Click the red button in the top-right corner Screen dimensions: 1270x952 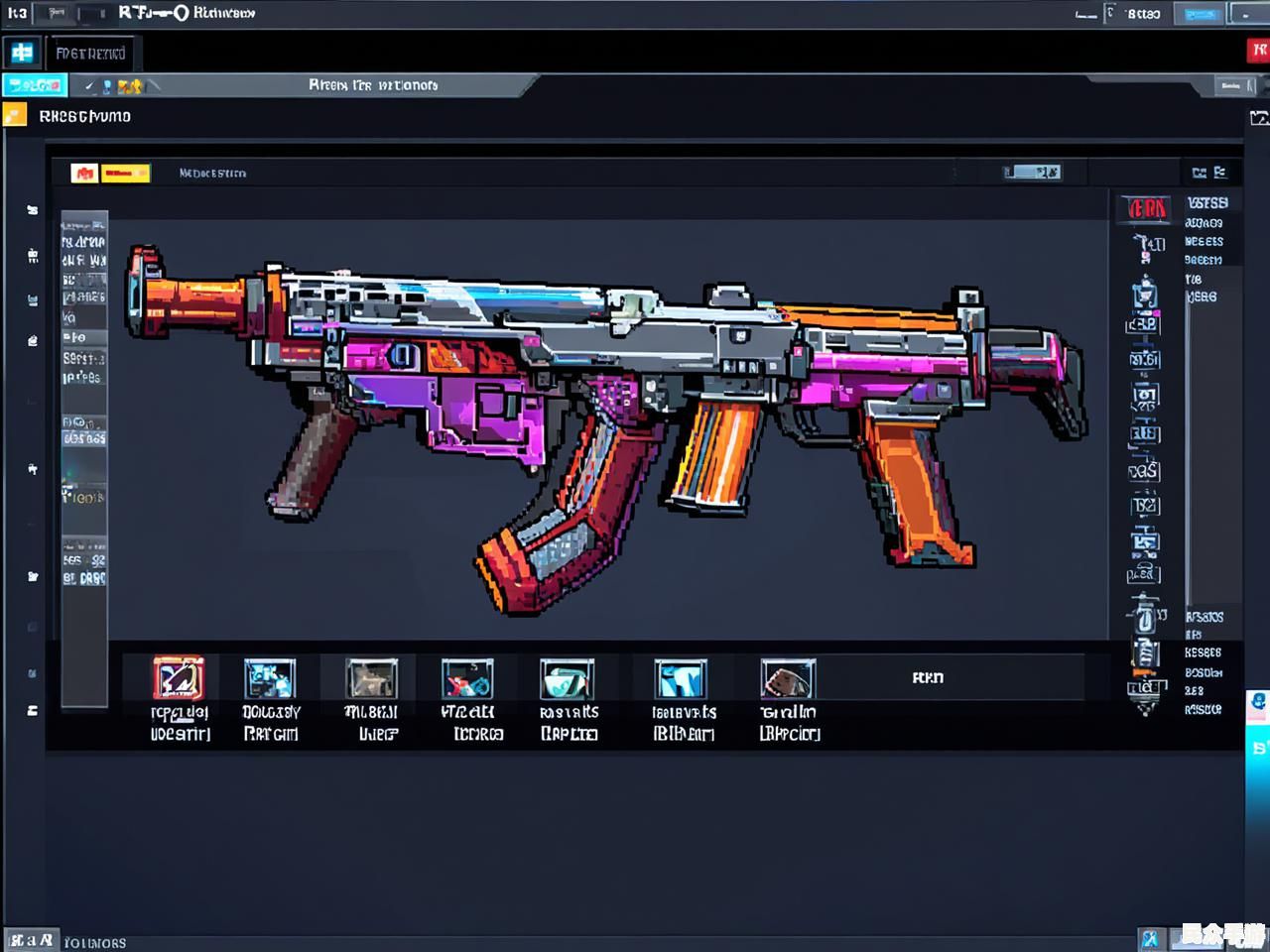(1258, 51)
